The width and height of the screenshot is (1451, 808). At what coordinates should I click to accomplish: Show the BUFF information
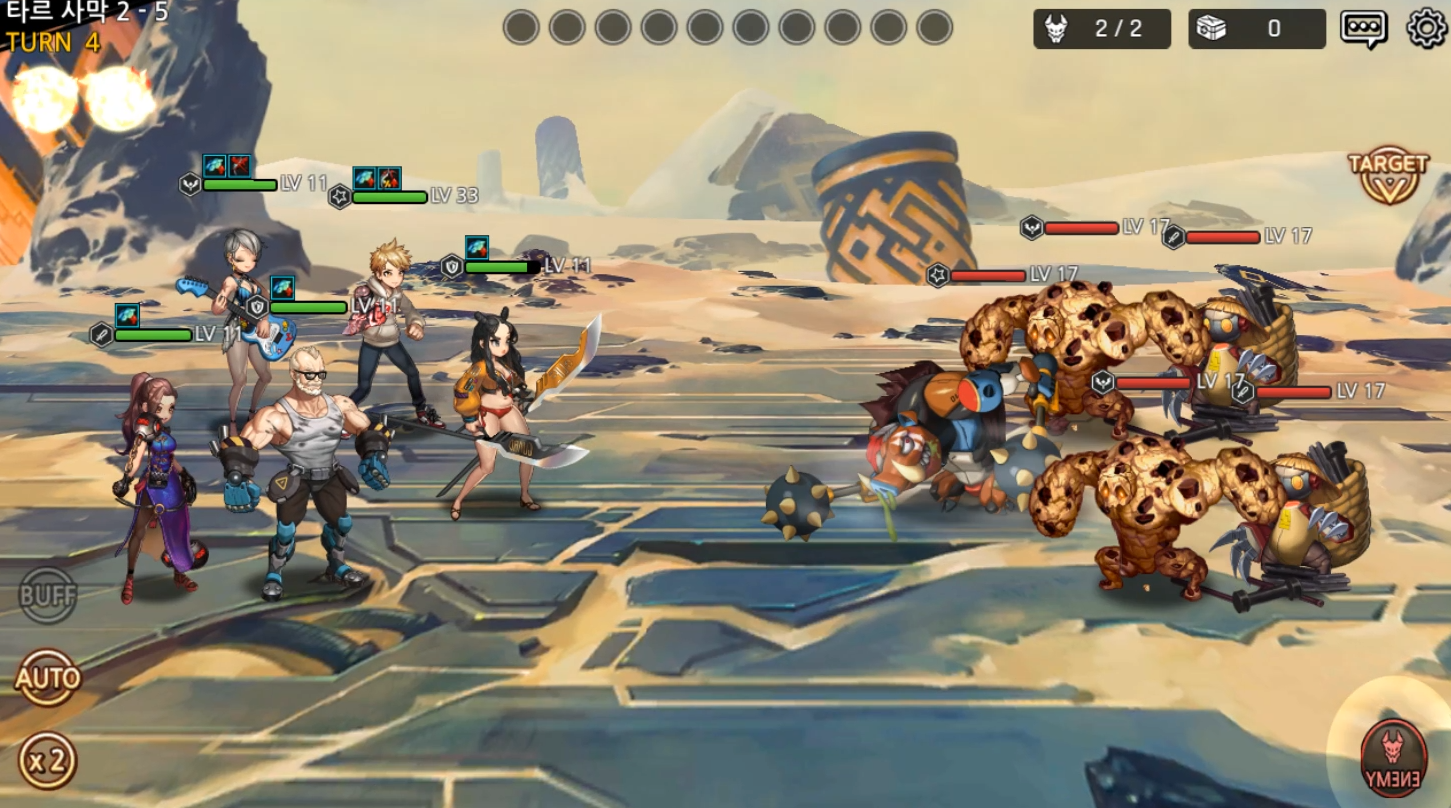(x=47, y=595)
